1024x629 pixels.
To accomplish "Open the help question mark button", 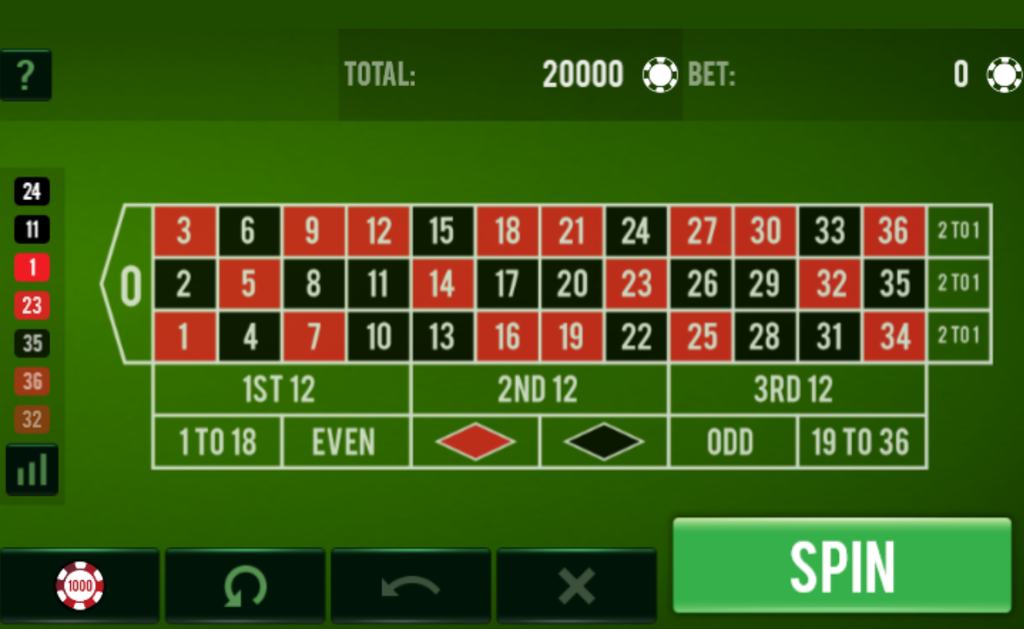I will (x=26, y=75).
